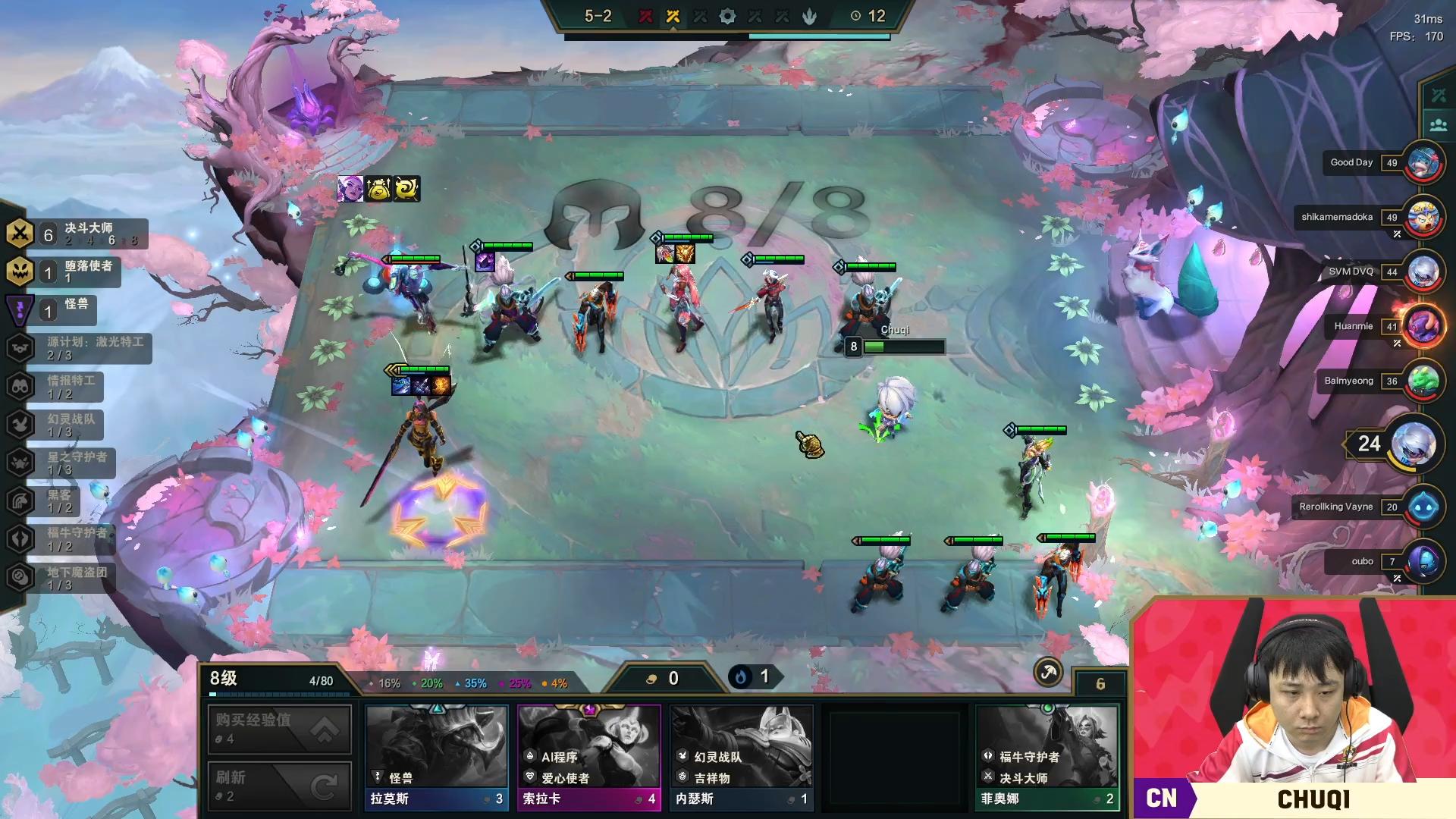
Task: Click the 怪兽 trait icon
Action: coord(19,309)
